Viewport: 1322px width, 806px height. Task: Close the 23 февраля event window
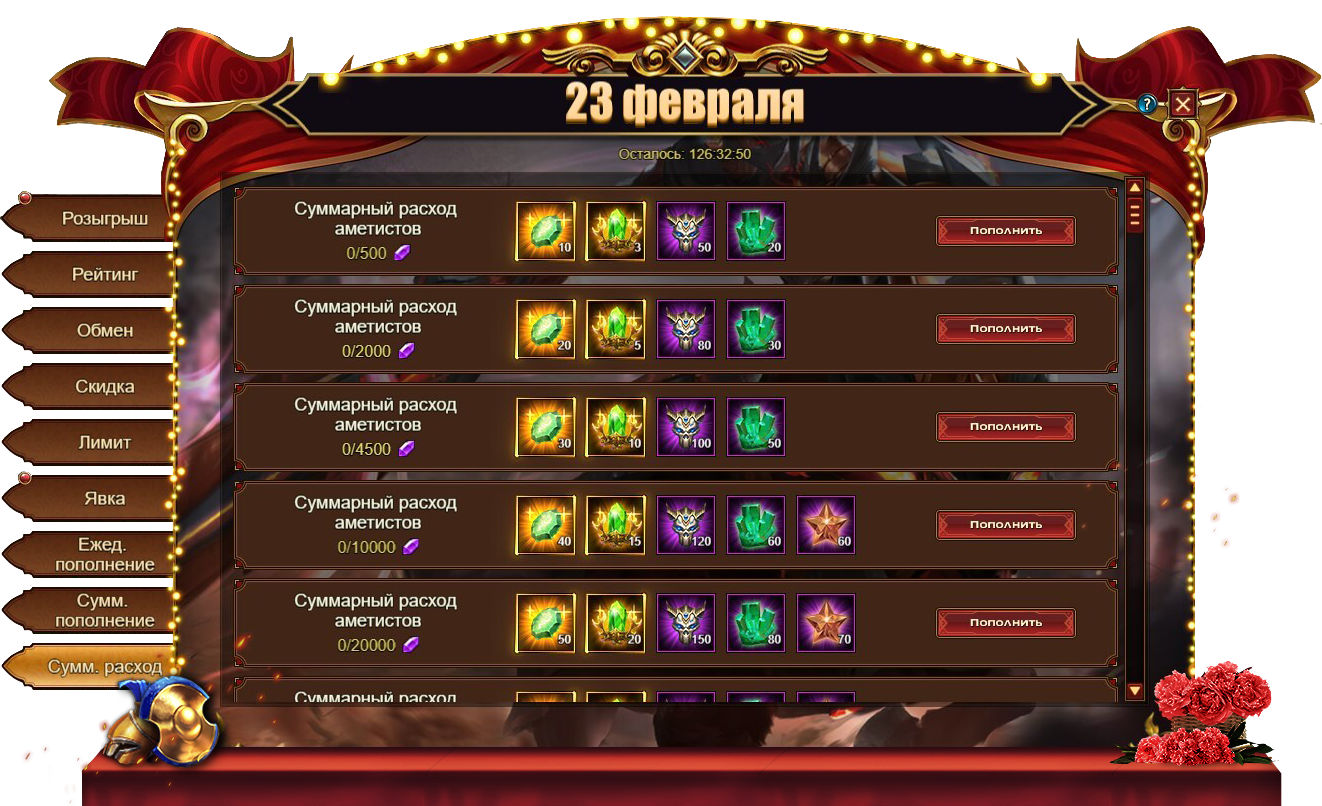[x=1183, y=104]
